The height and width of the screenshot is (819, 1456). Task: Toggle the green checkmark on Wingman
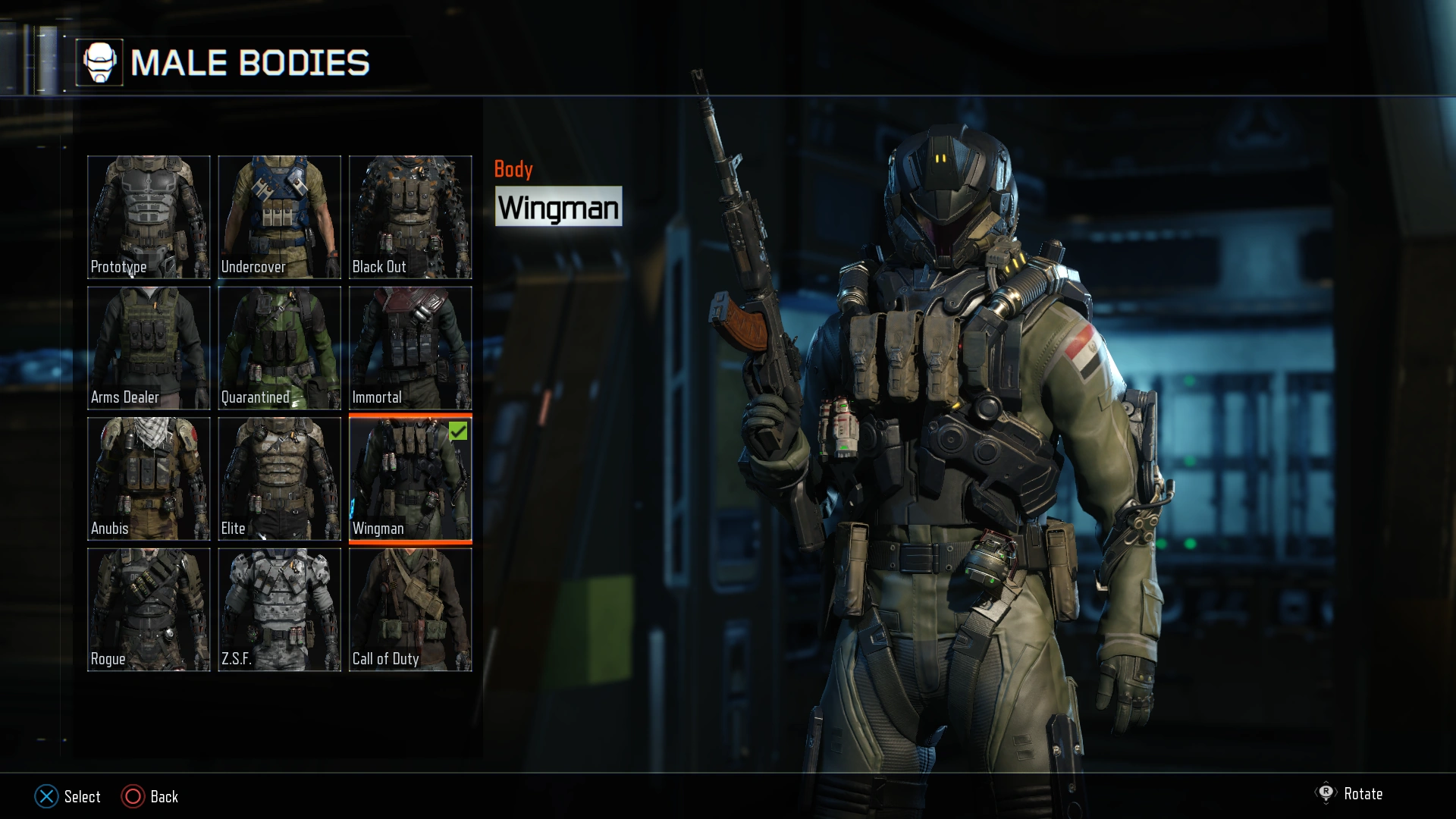[457, 432]
